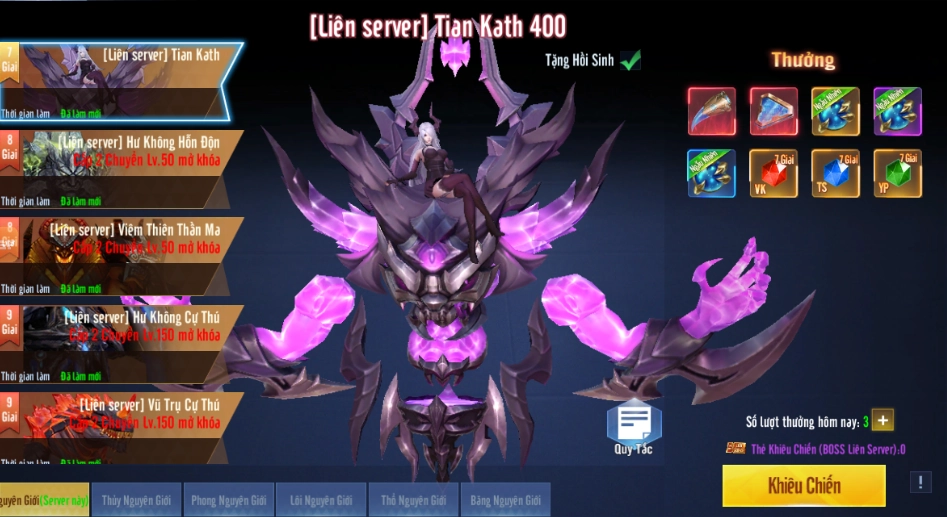This screenshot has height=517, width=947.
Task: Click the Khiêu Chiến challenge button
Action: click(803, 486)
